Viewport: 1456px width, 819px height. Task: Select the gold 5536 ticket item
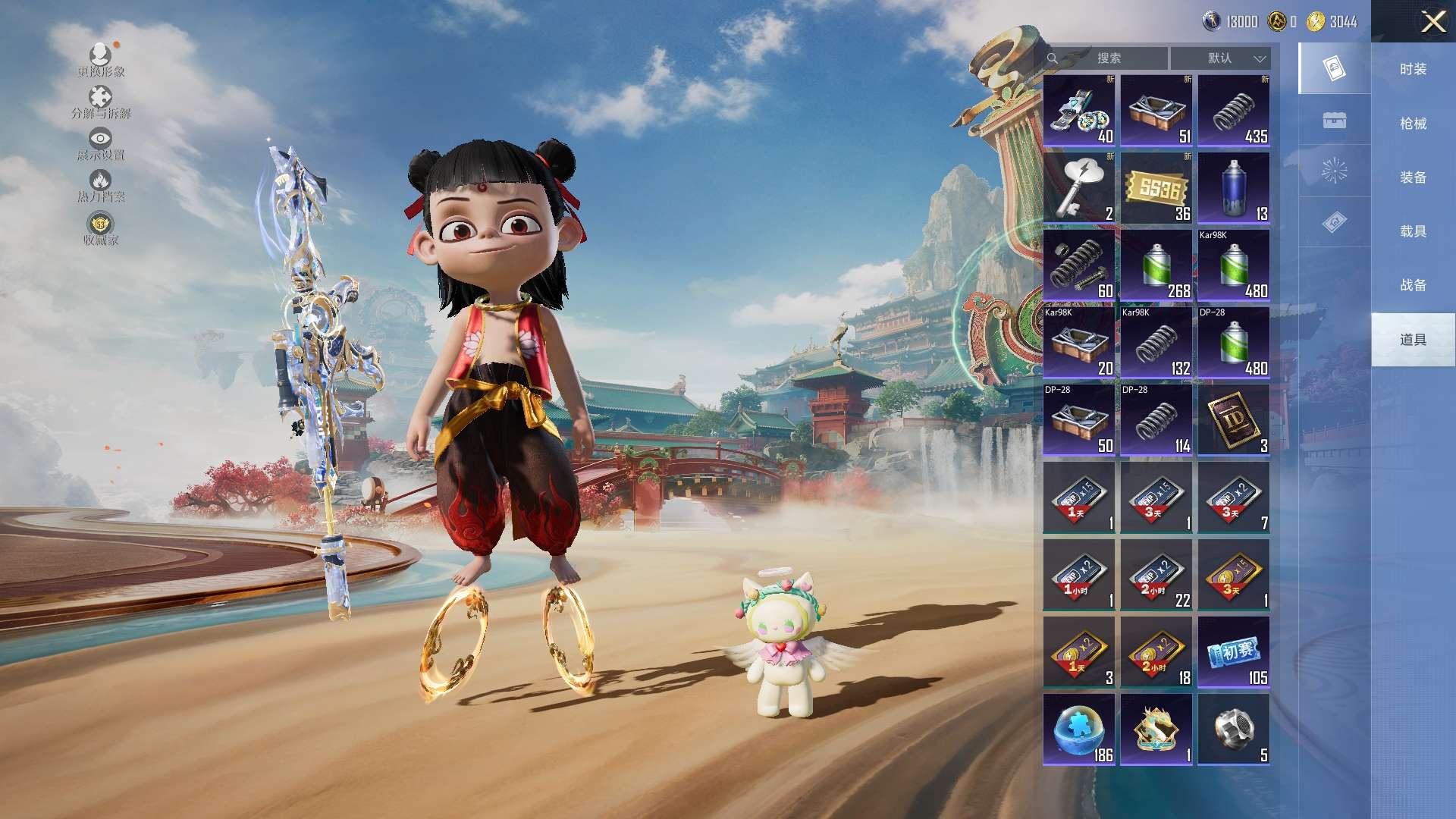[x=1156, y=188]
